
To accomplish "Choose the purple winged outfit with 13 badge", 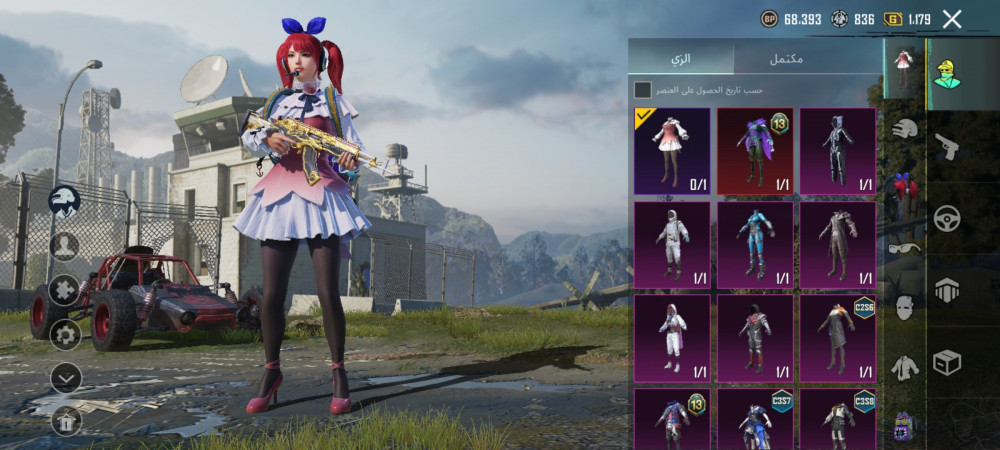I will tap(755, 150).
